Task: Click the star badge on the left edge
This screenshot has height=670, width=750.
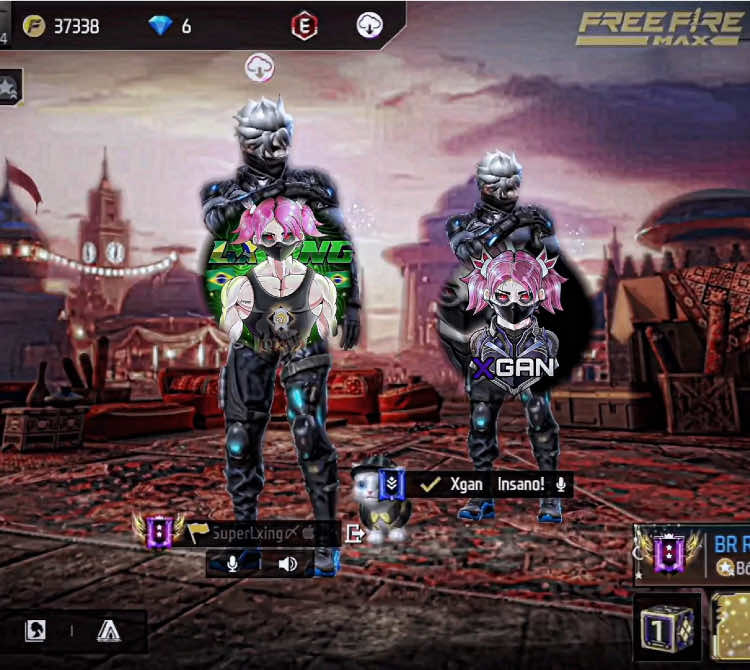Action: [9, 88]
